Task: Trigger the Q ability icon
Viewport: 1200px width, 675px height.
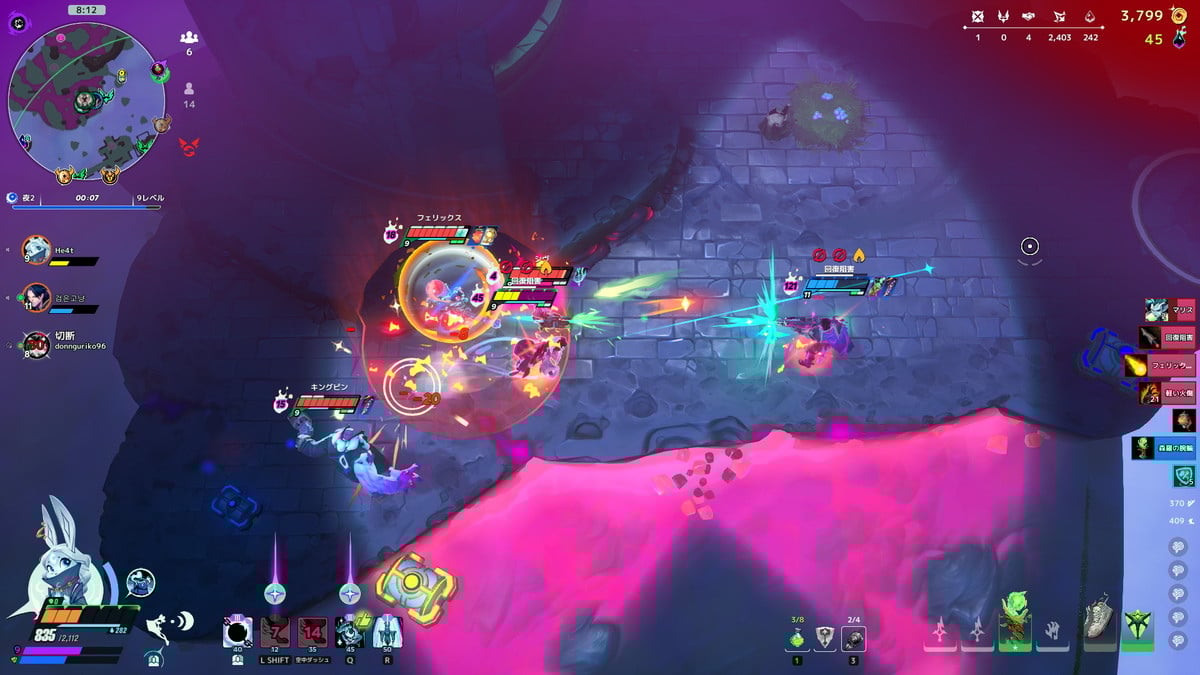Action: 349,632
